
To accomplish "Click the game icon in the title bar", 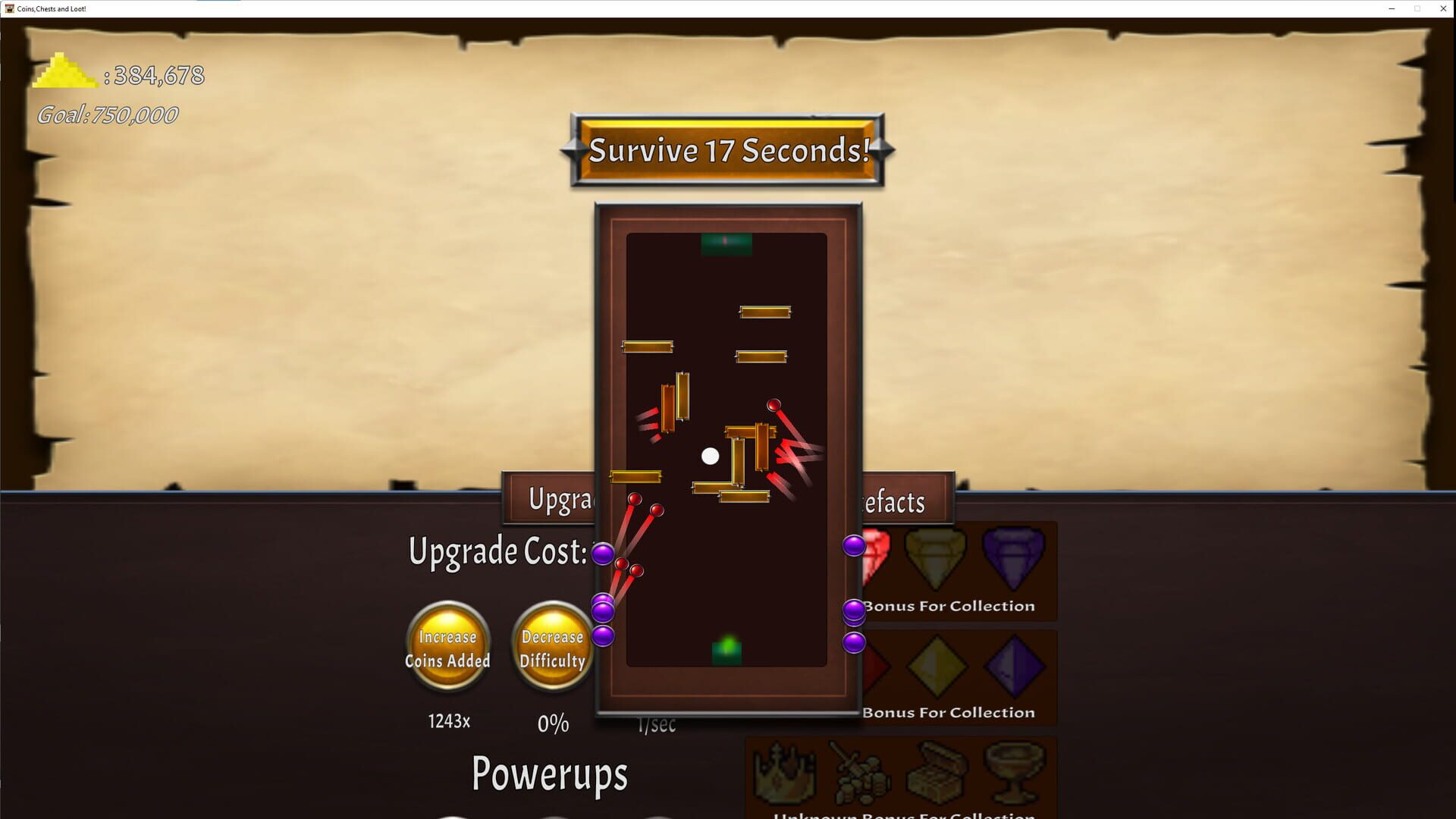I will click(9, 9).
